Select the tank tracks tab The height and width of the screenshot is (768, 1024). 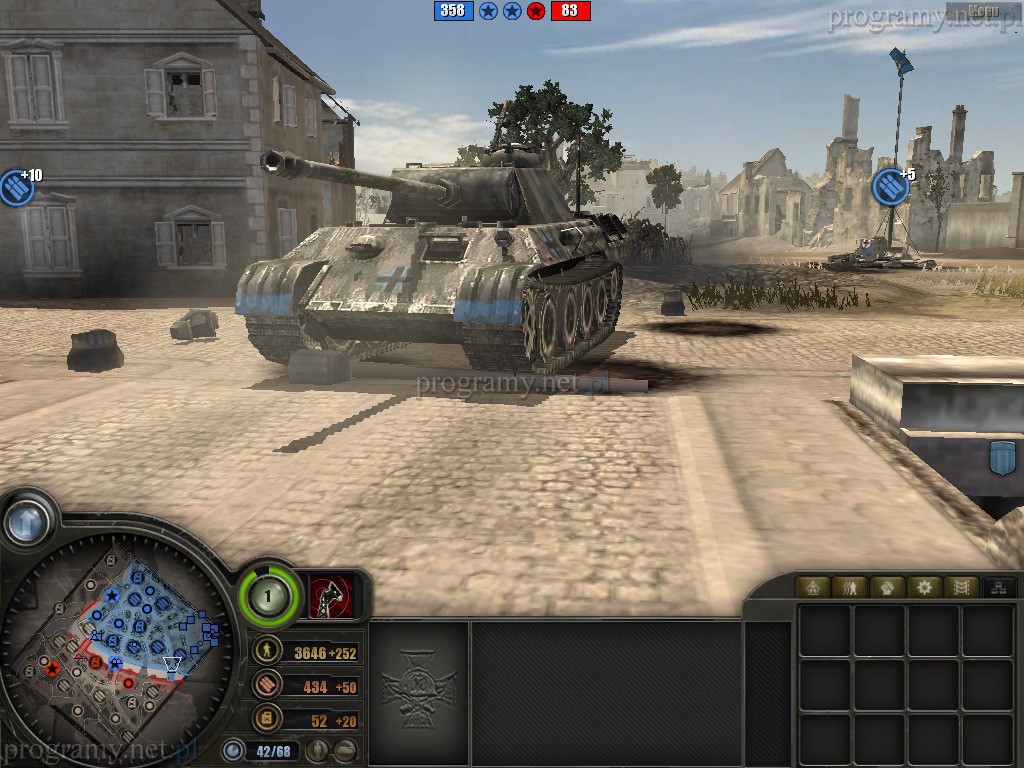coord(960,587)
